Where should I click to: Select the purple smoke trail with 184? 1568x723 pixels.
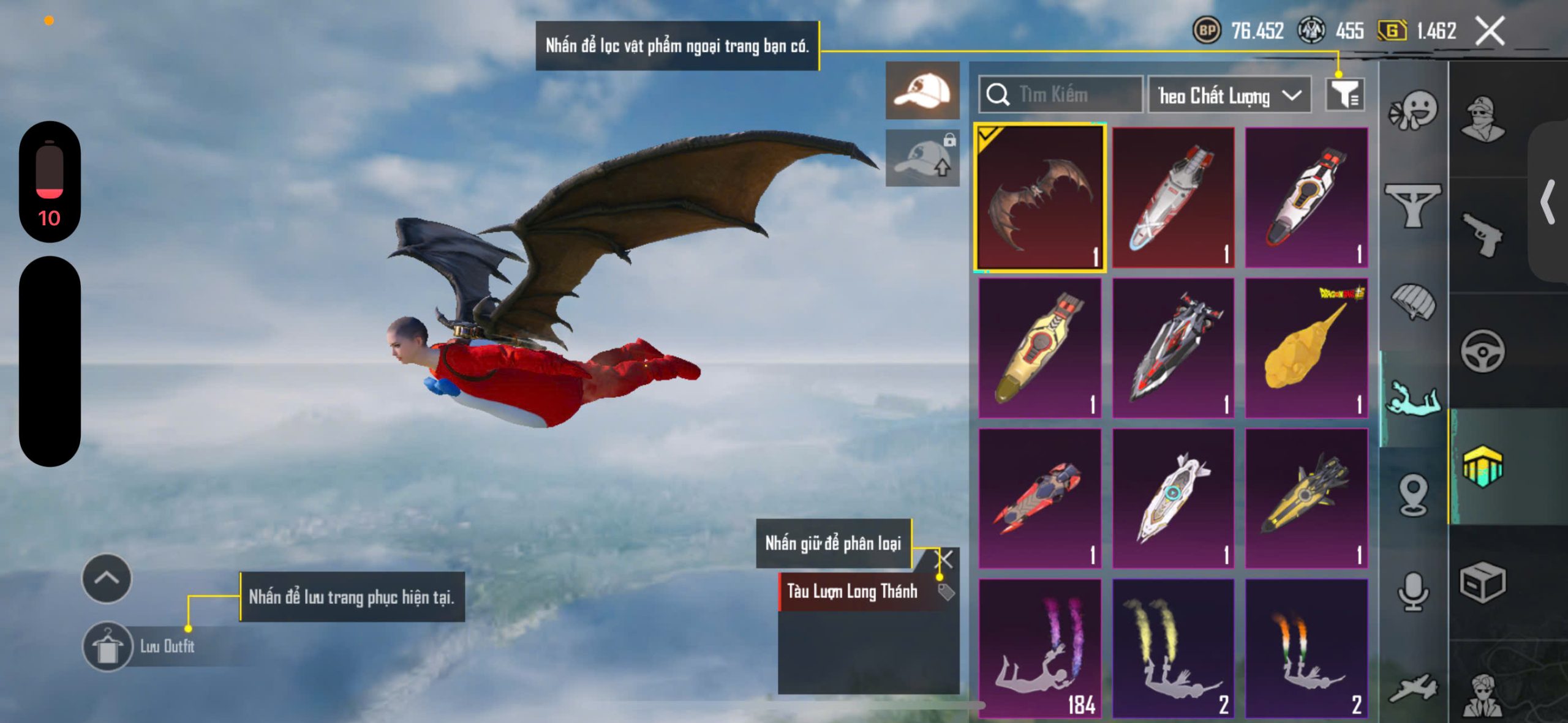tap(1039, 648)
